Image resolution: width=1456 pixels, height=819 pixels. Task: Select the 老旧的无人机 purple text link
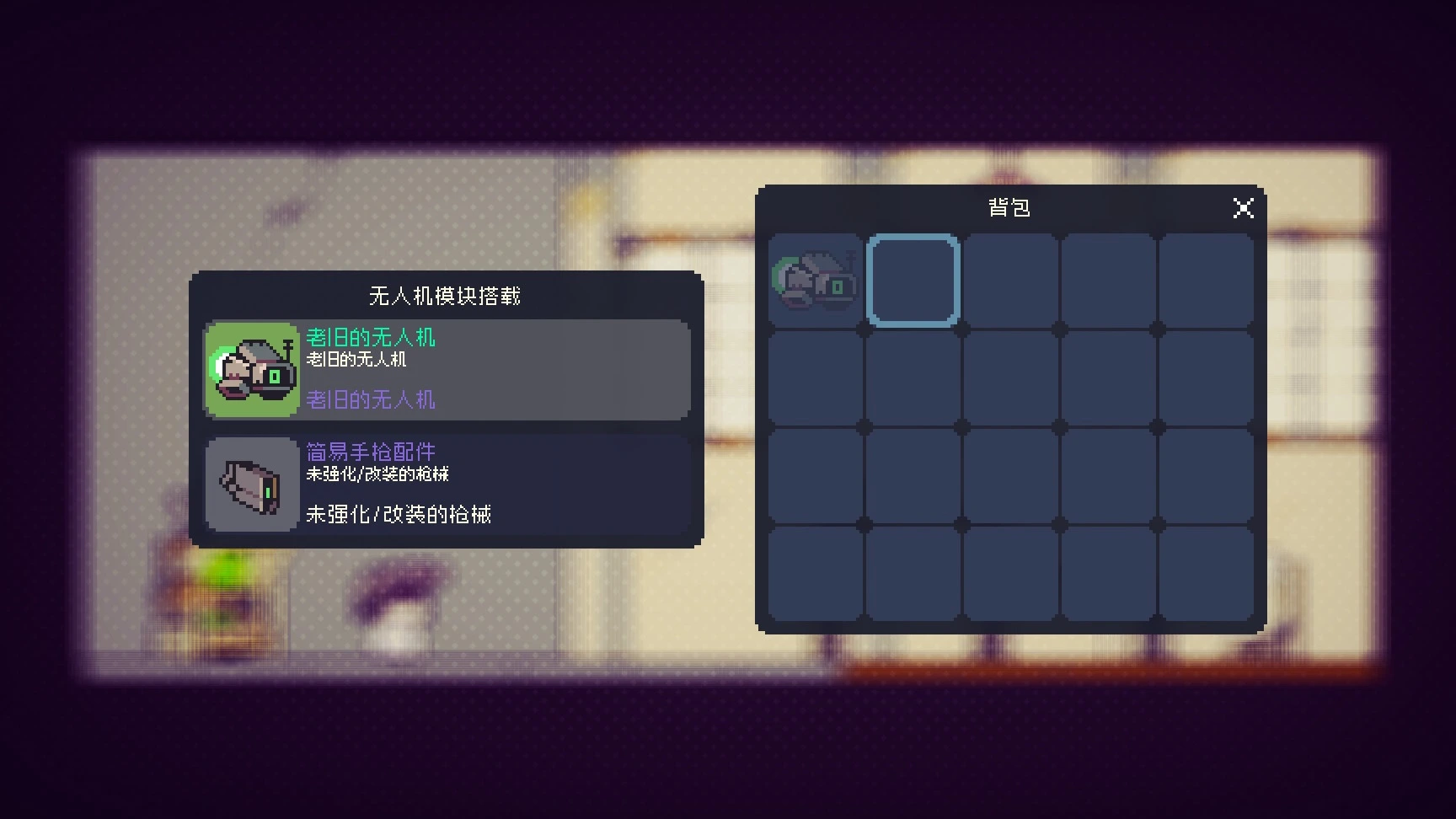371,400
